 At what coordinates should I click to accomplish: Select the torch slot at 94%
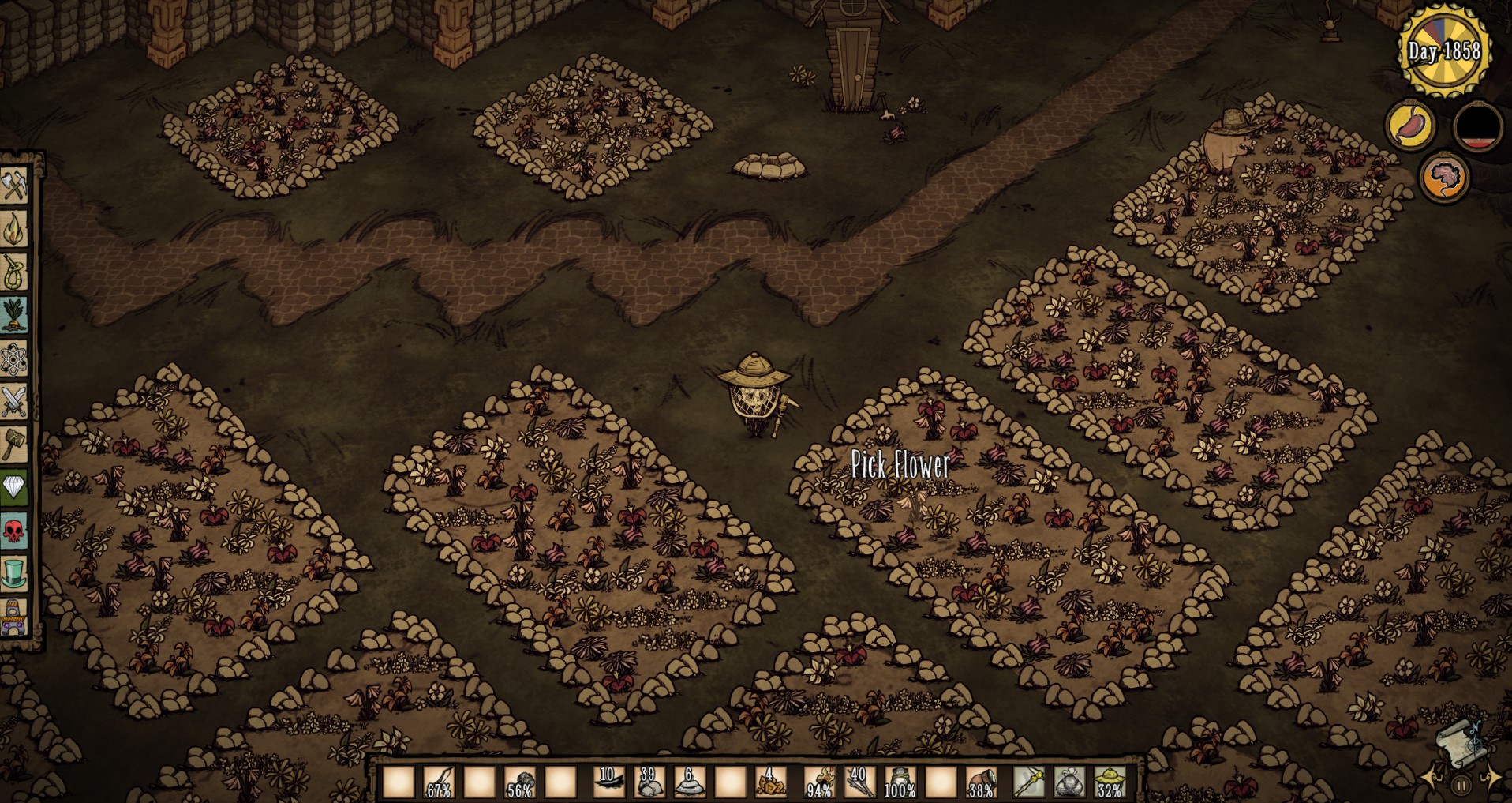coord(819,782)
